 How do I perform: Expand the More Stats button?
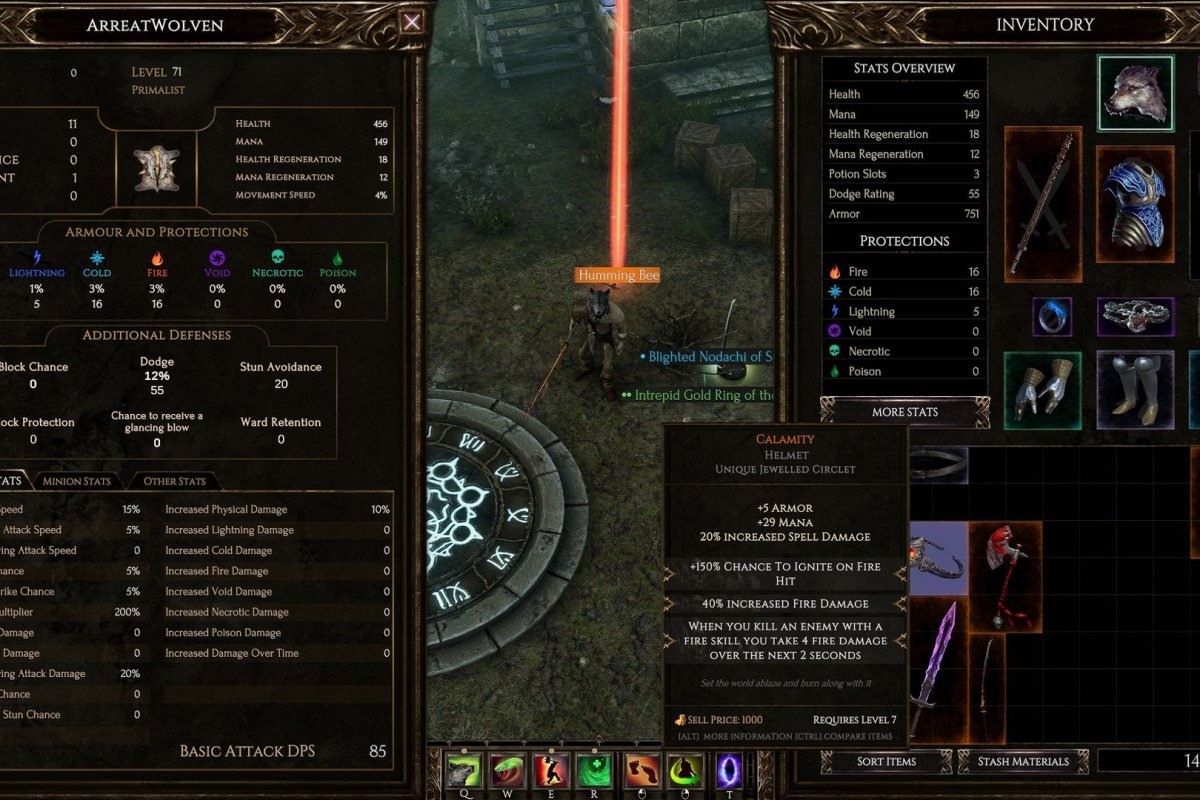(x=904, y=412)
